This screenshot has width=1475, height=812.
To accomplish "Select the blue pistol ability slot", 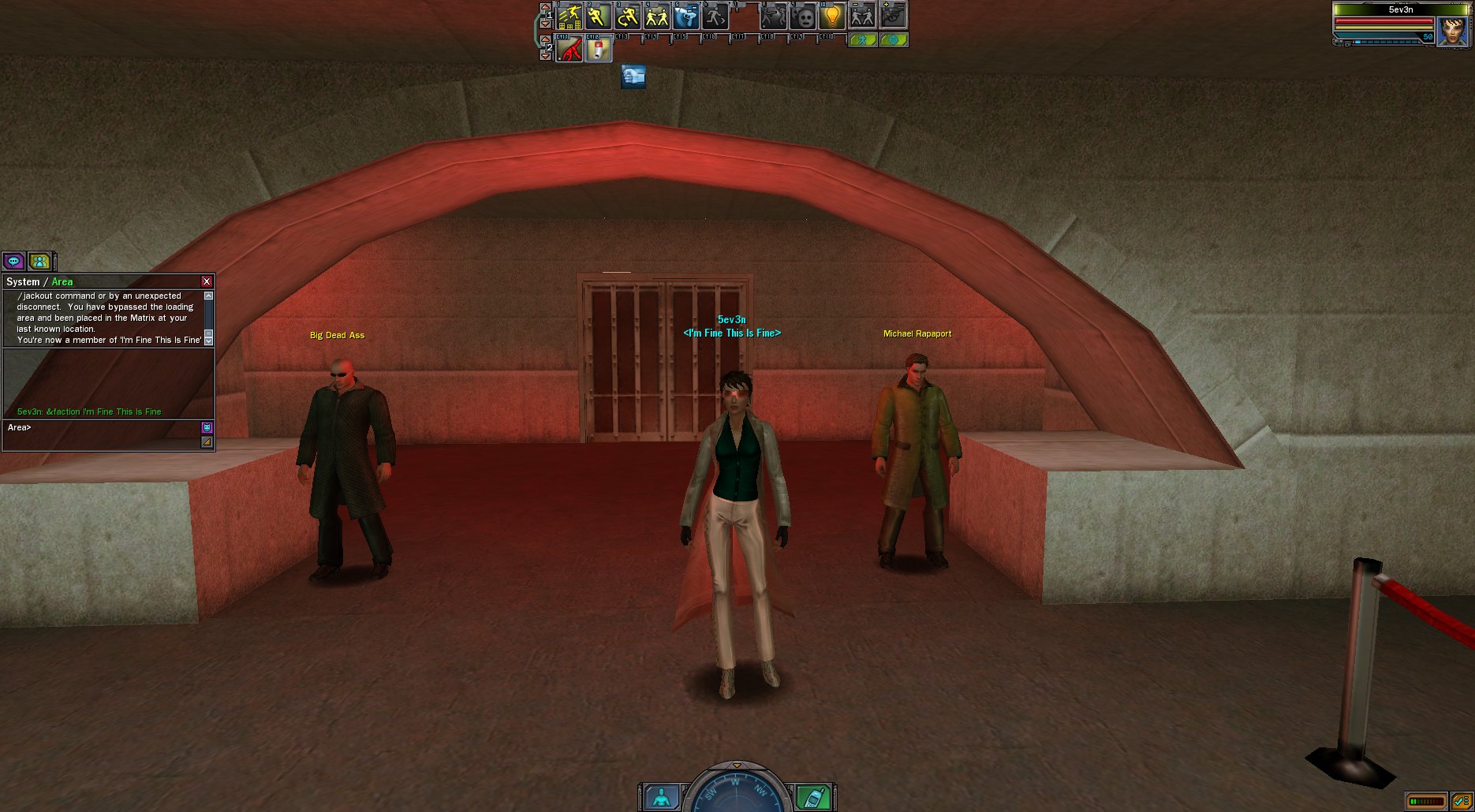I will tap(686, 15).
